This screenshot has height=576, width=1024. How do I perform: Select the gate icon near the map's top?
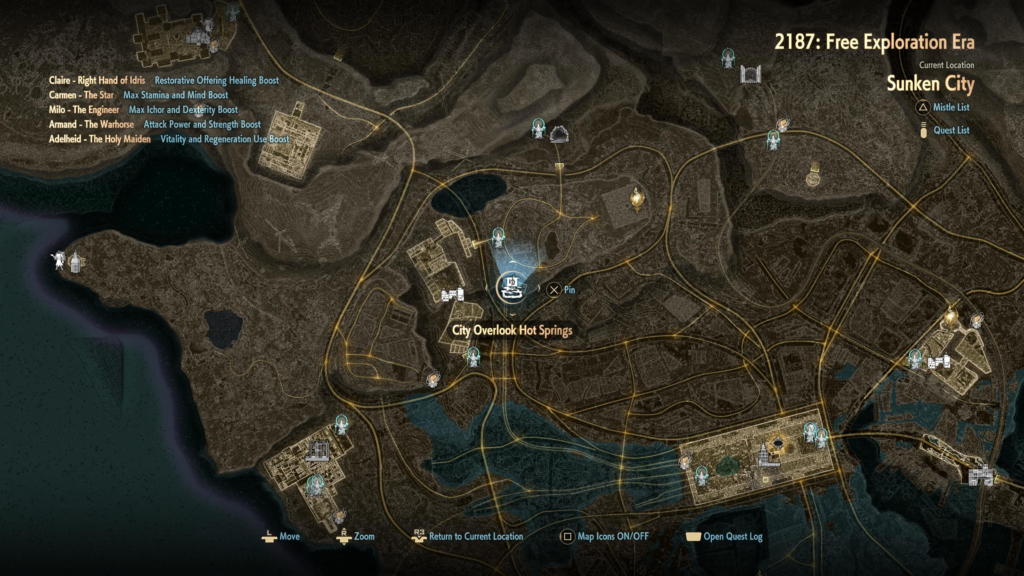751,73
